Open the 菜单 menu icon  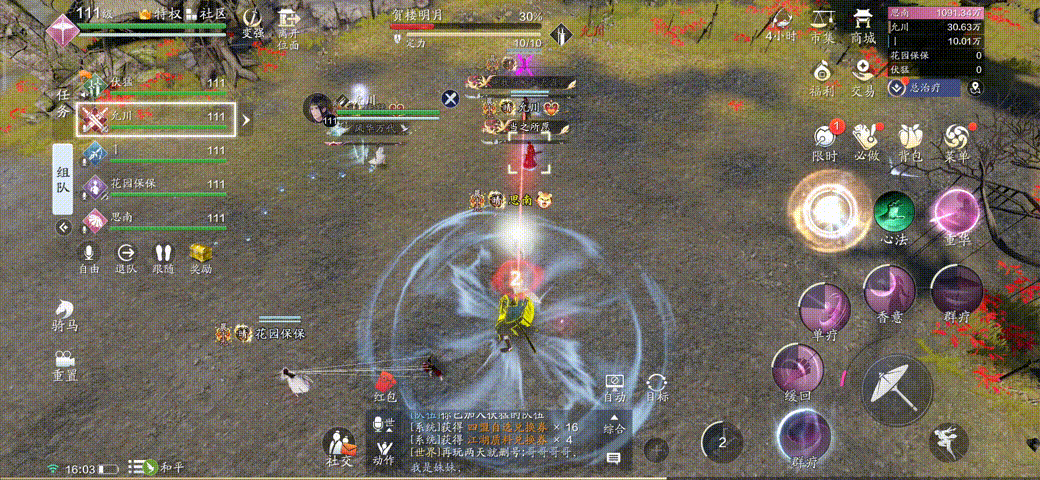(956, 140)
